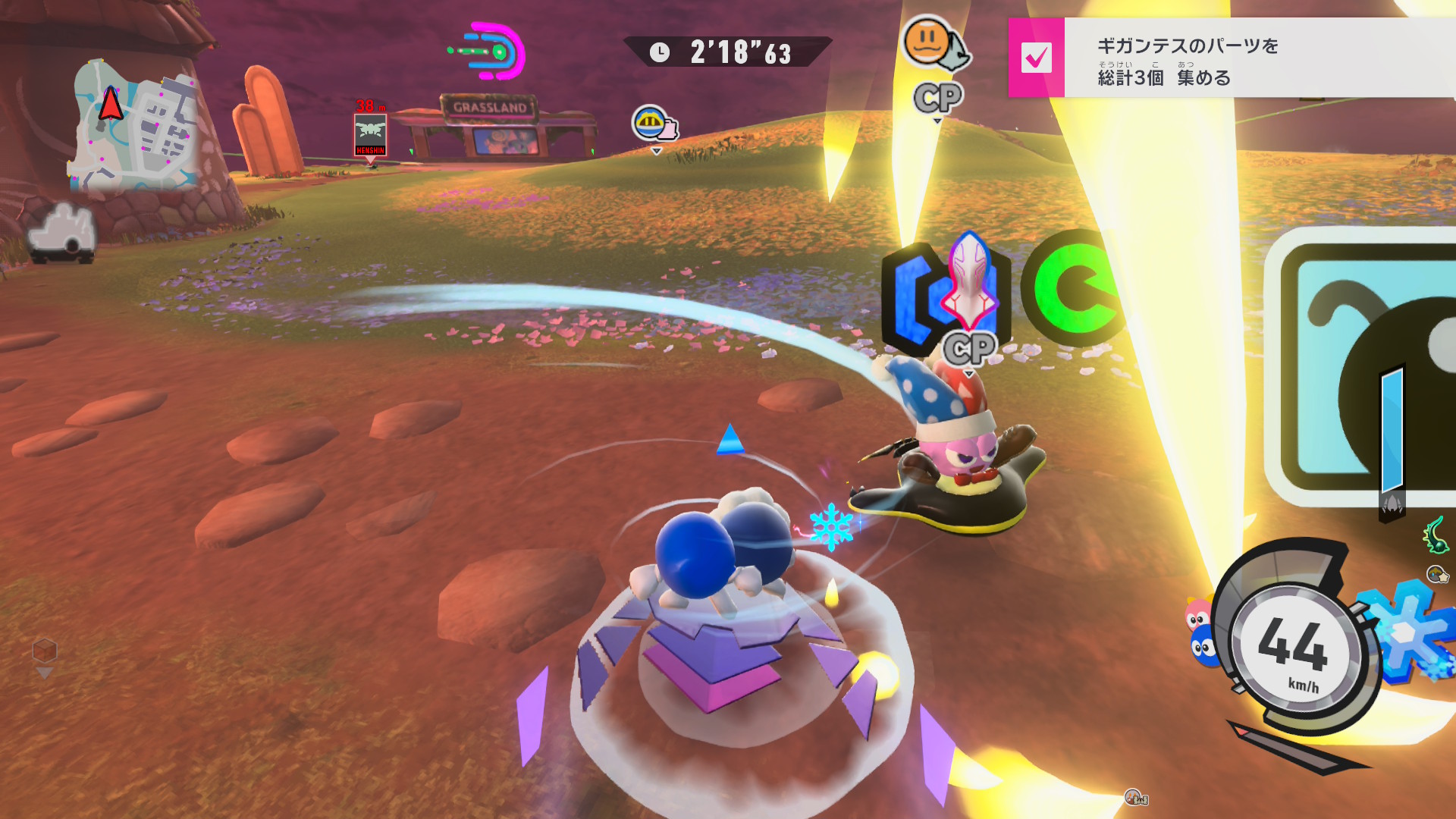Click the white machine silhouette icon

63,232
